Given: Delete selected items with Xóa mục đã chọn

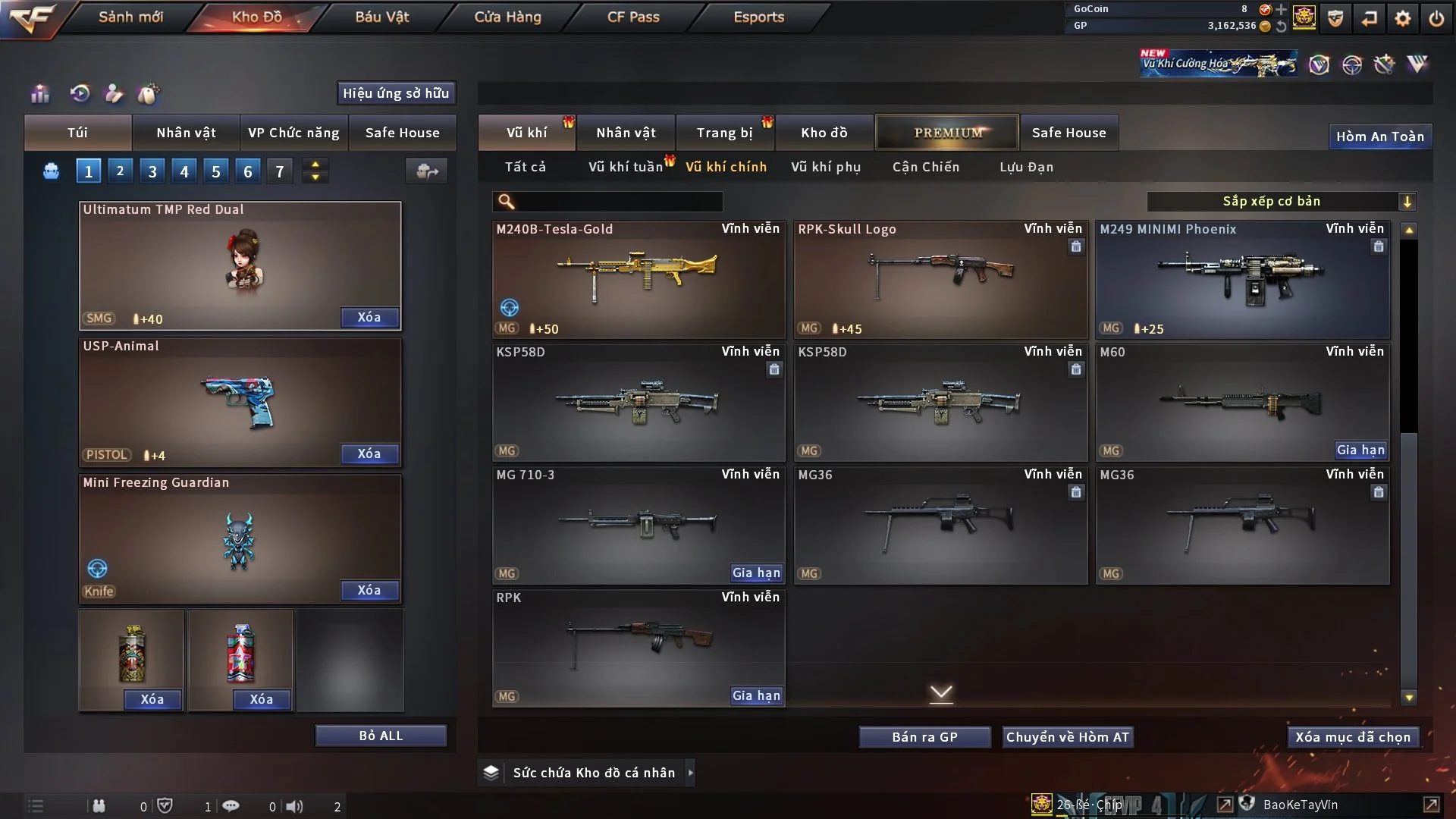Looking at the screenshot, I should click(1353, 737).
